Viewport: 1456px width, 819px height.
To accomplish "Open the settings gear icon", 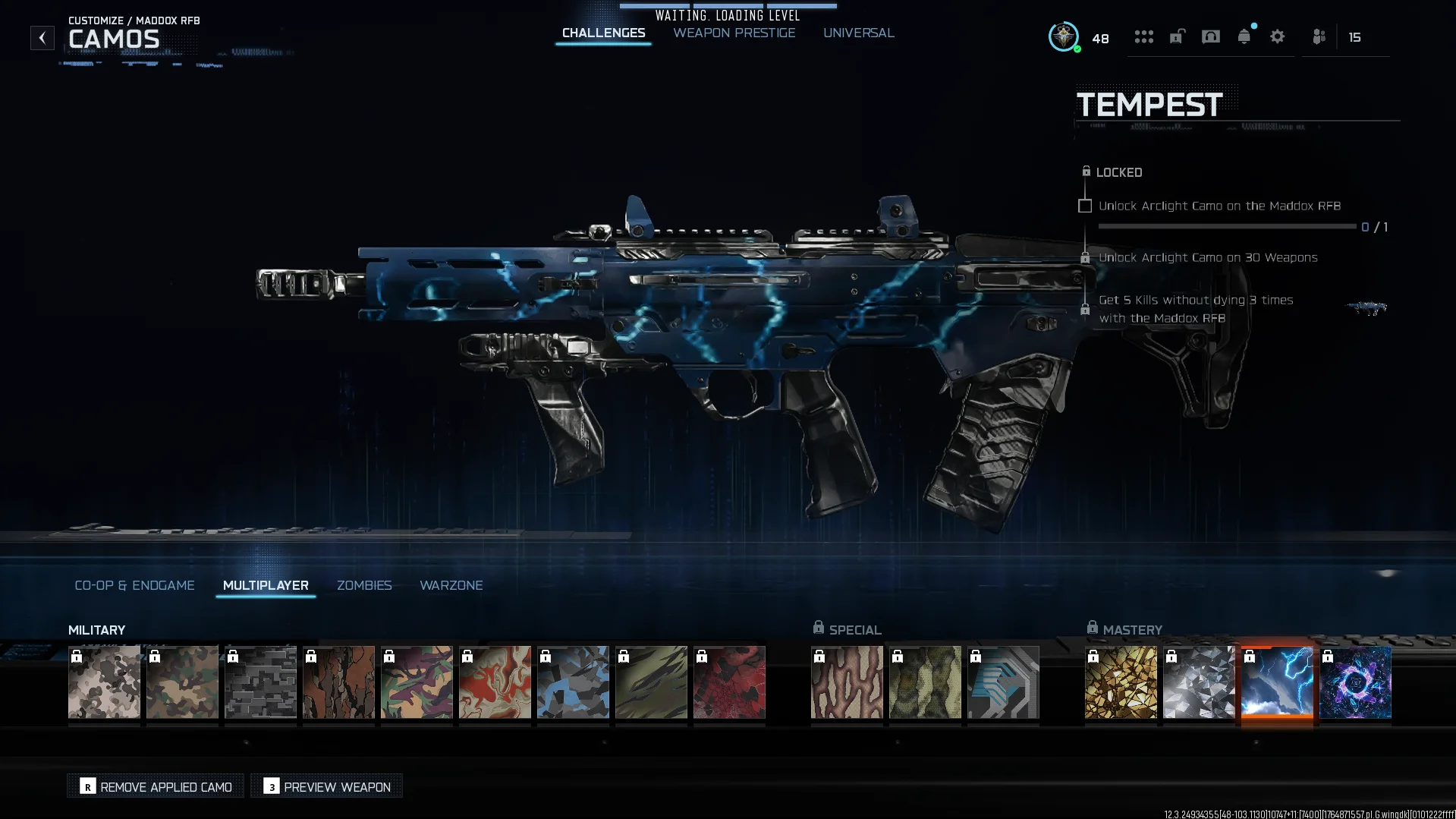I will (x=1278, y=36).
